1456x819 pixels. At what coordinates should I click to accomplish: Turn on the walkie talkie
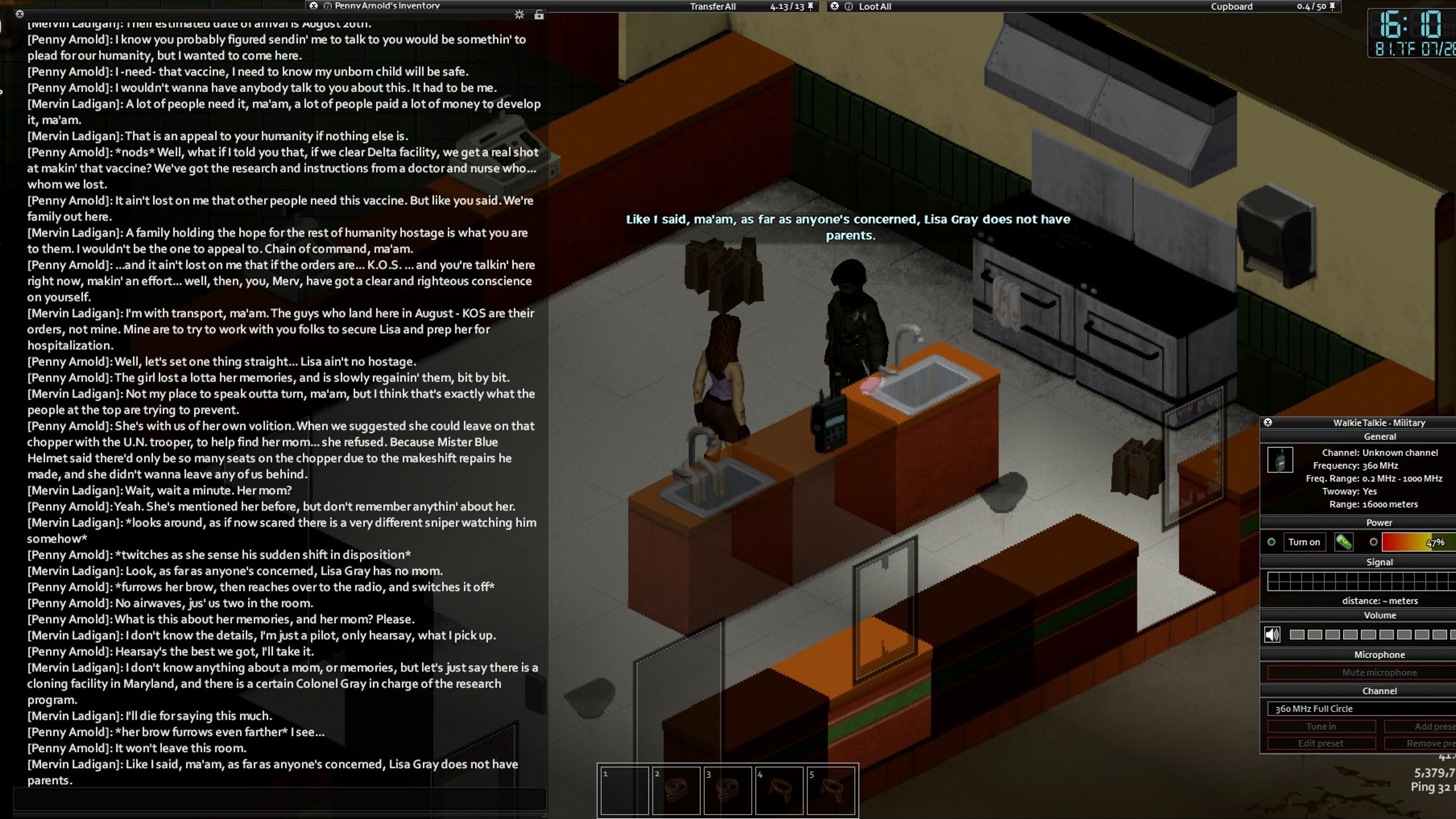tap(1303, 542)
